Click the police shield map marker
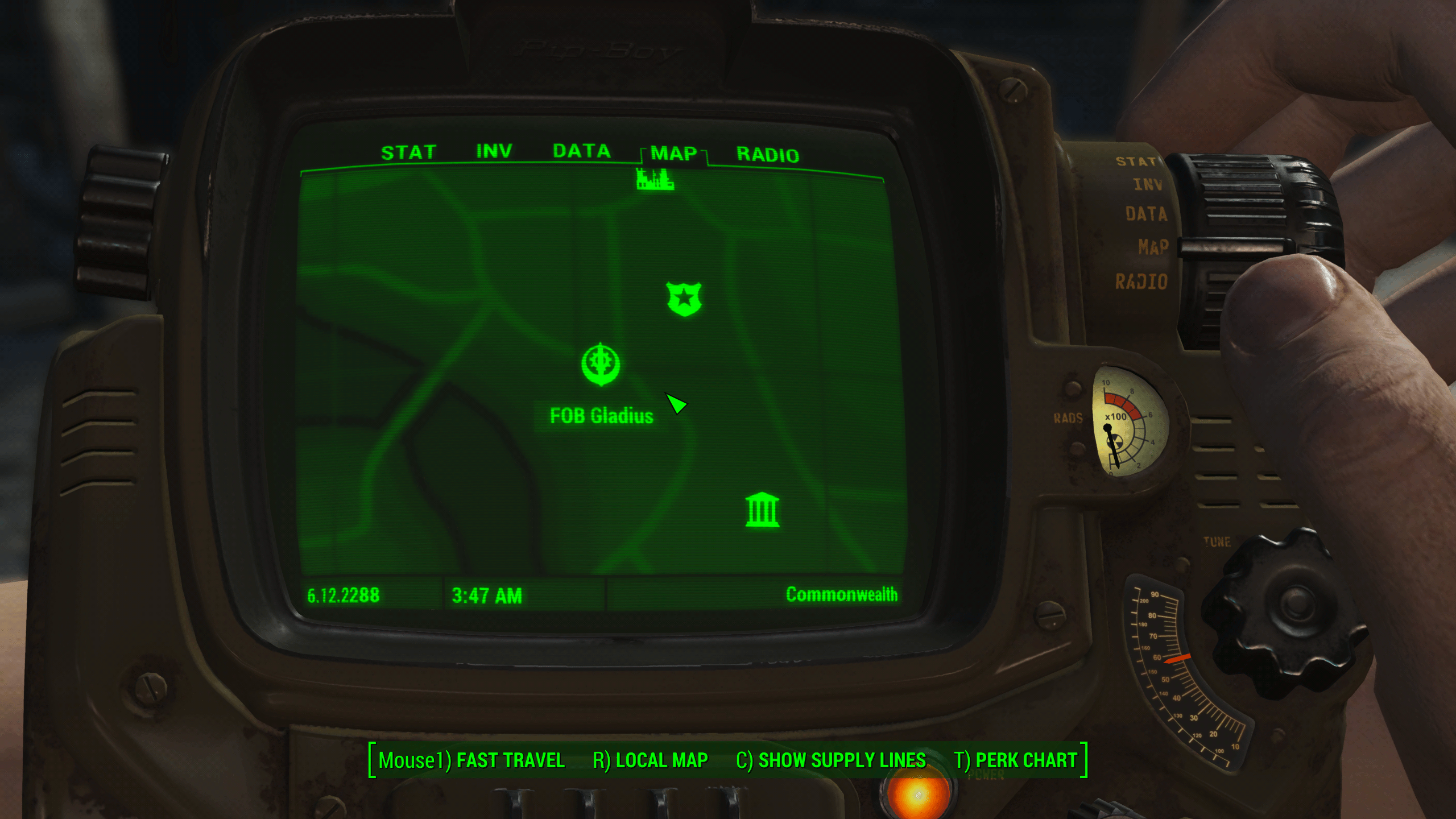The height and width of the screenshot is (819, 1456). (x=684, y=299)
